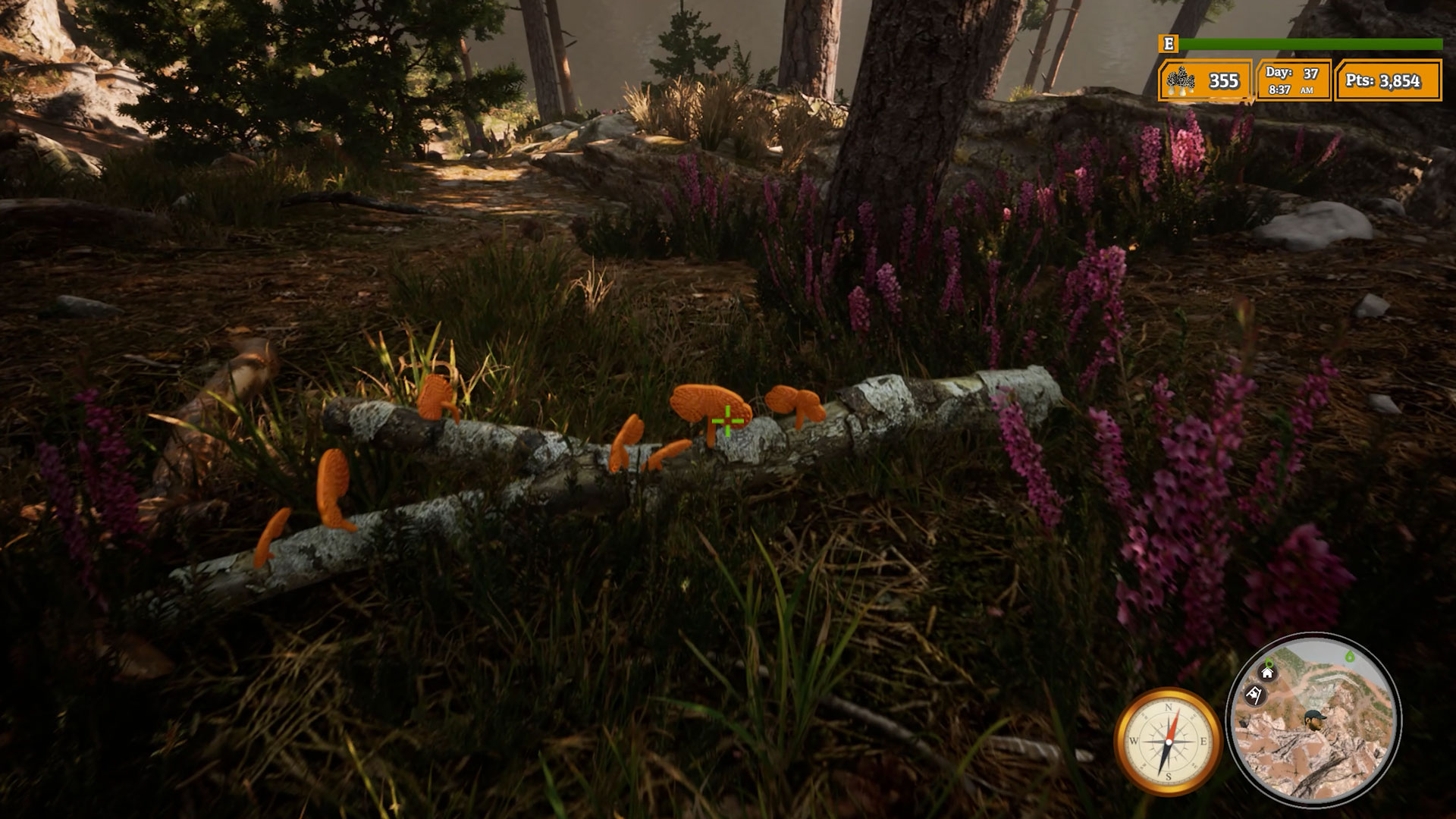Select the camera marker on the minimap
This screenshot has width=1456, height=819.
coord(1256,695)
